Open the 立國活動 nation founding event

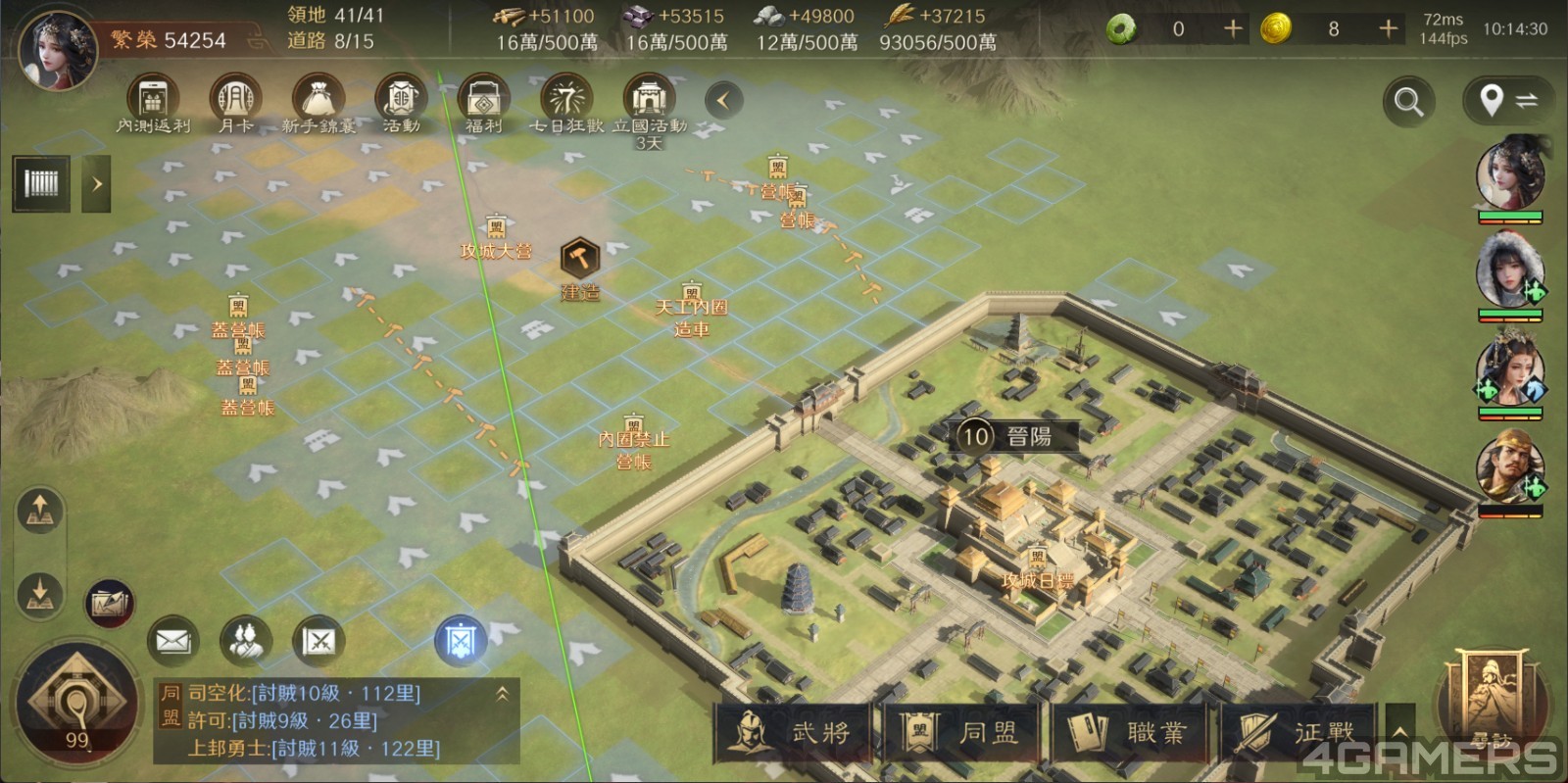(x=649, y=103)
